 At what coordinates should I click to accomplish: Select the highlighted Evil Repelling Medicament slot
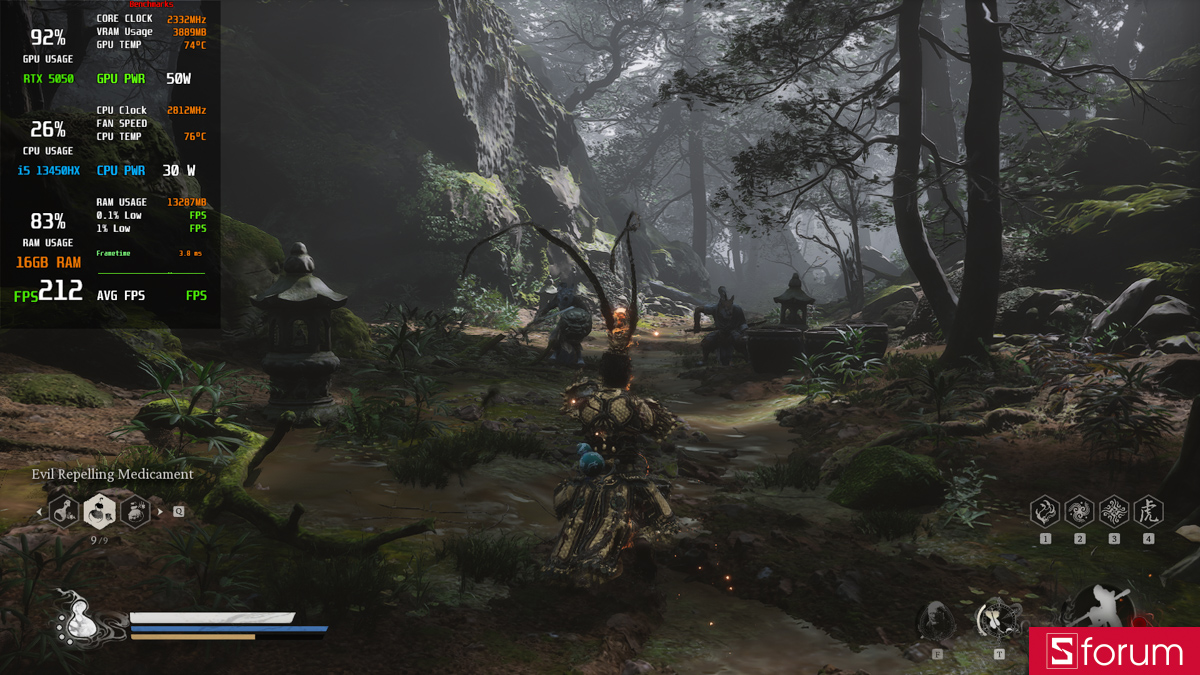(99, 511)
